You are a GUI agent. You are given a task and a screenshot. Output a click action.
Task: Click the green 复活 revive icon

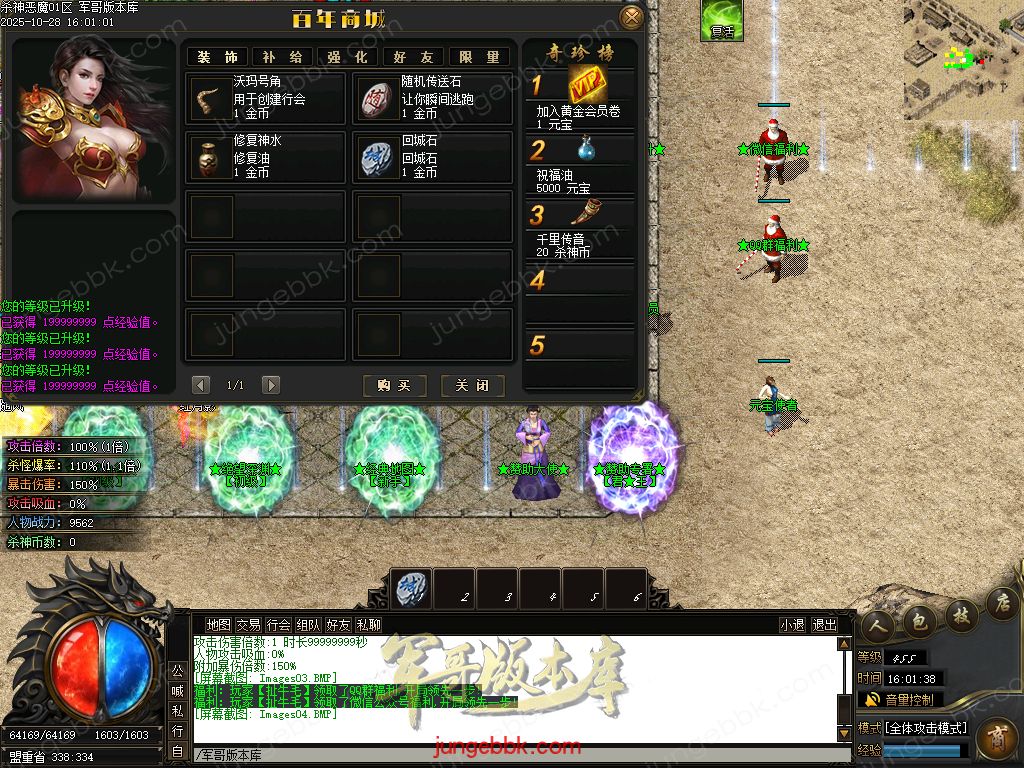point(721,20)
